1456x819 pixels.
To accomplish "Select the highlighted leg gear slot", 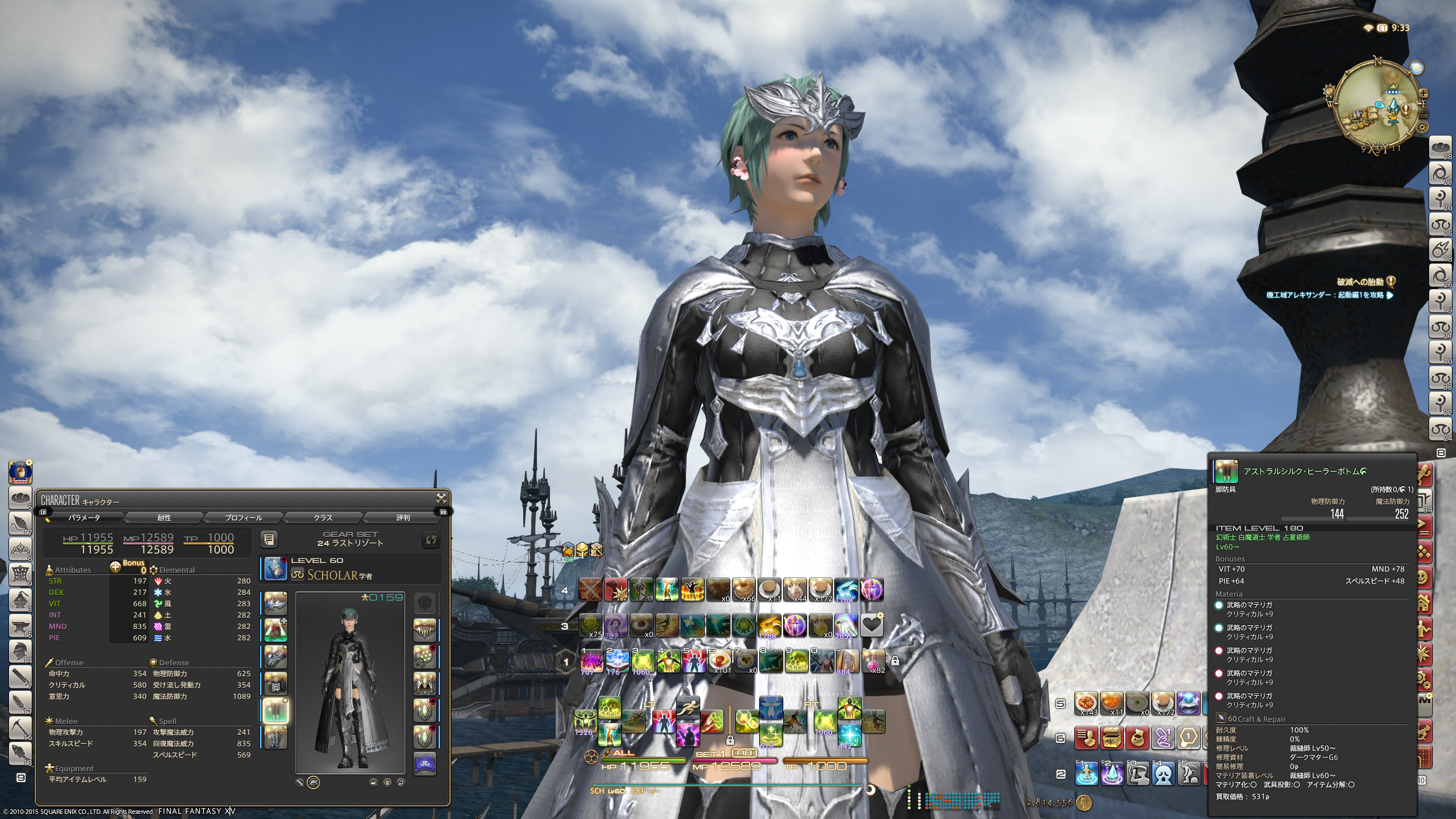I will [x=276, y=710].
